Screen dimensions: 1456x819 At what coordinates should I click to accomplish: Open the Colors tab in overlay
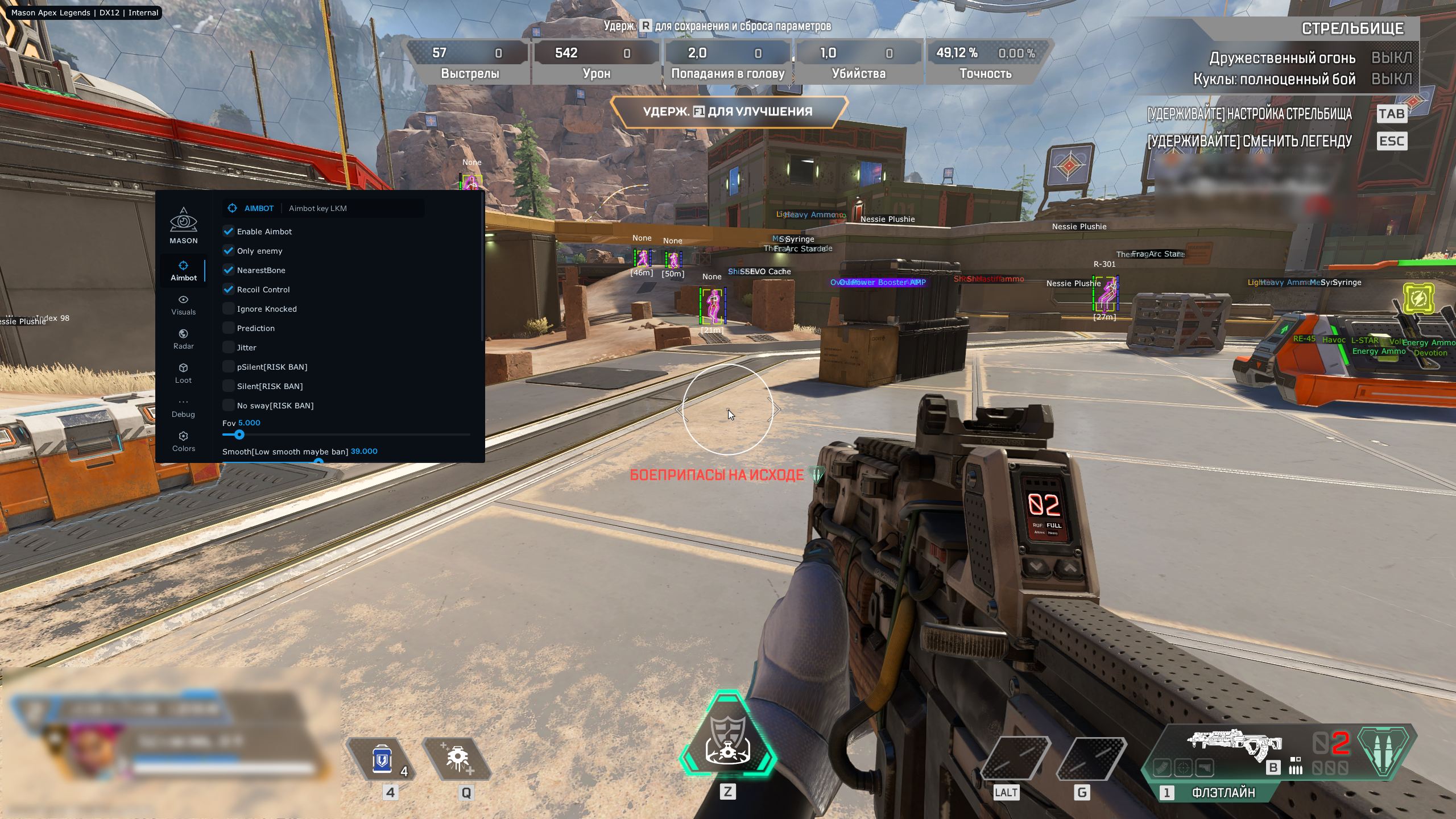(183, 442)
